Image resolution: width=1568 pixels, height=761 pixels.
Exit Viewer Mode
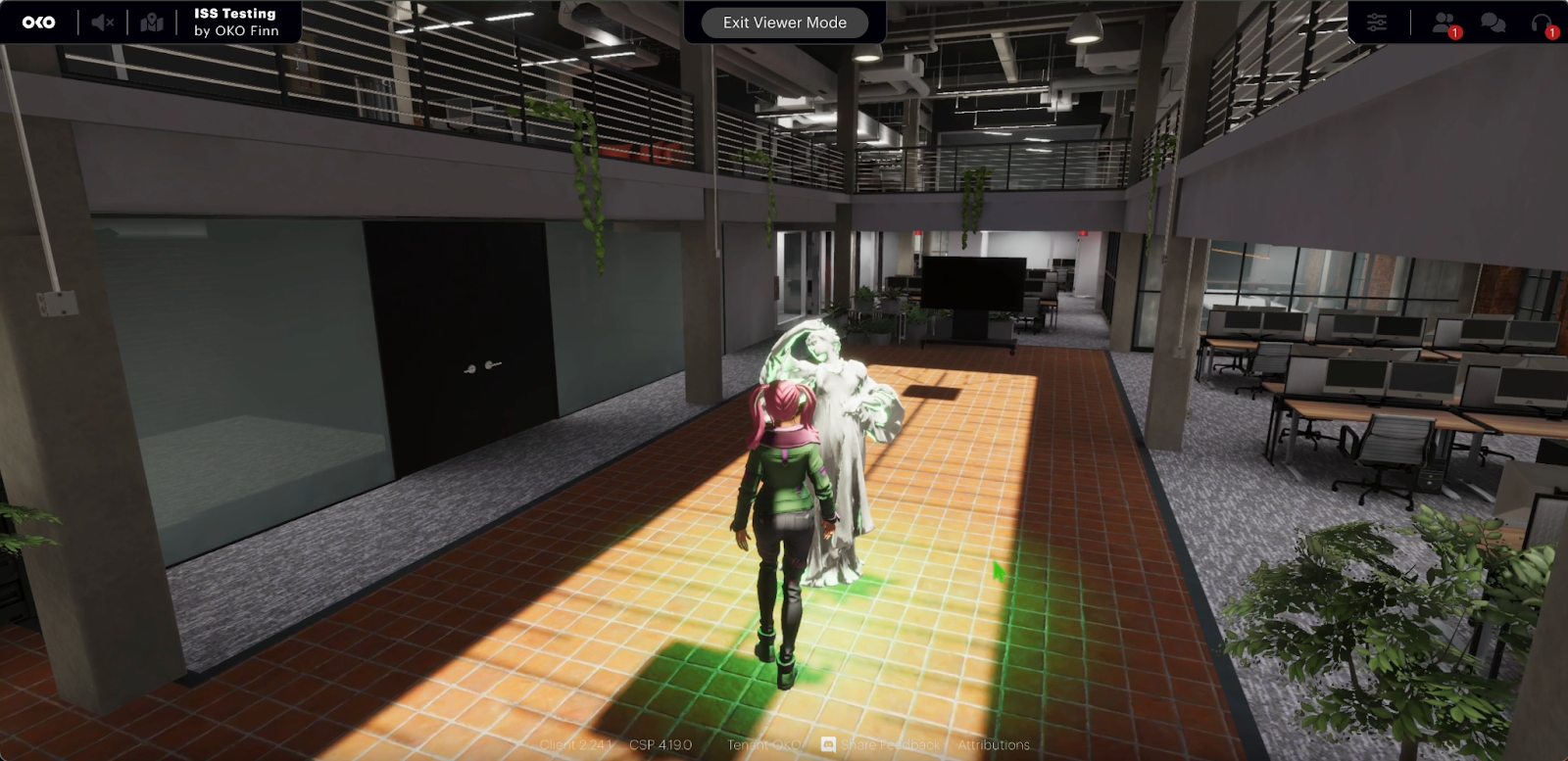coord(784,23)
